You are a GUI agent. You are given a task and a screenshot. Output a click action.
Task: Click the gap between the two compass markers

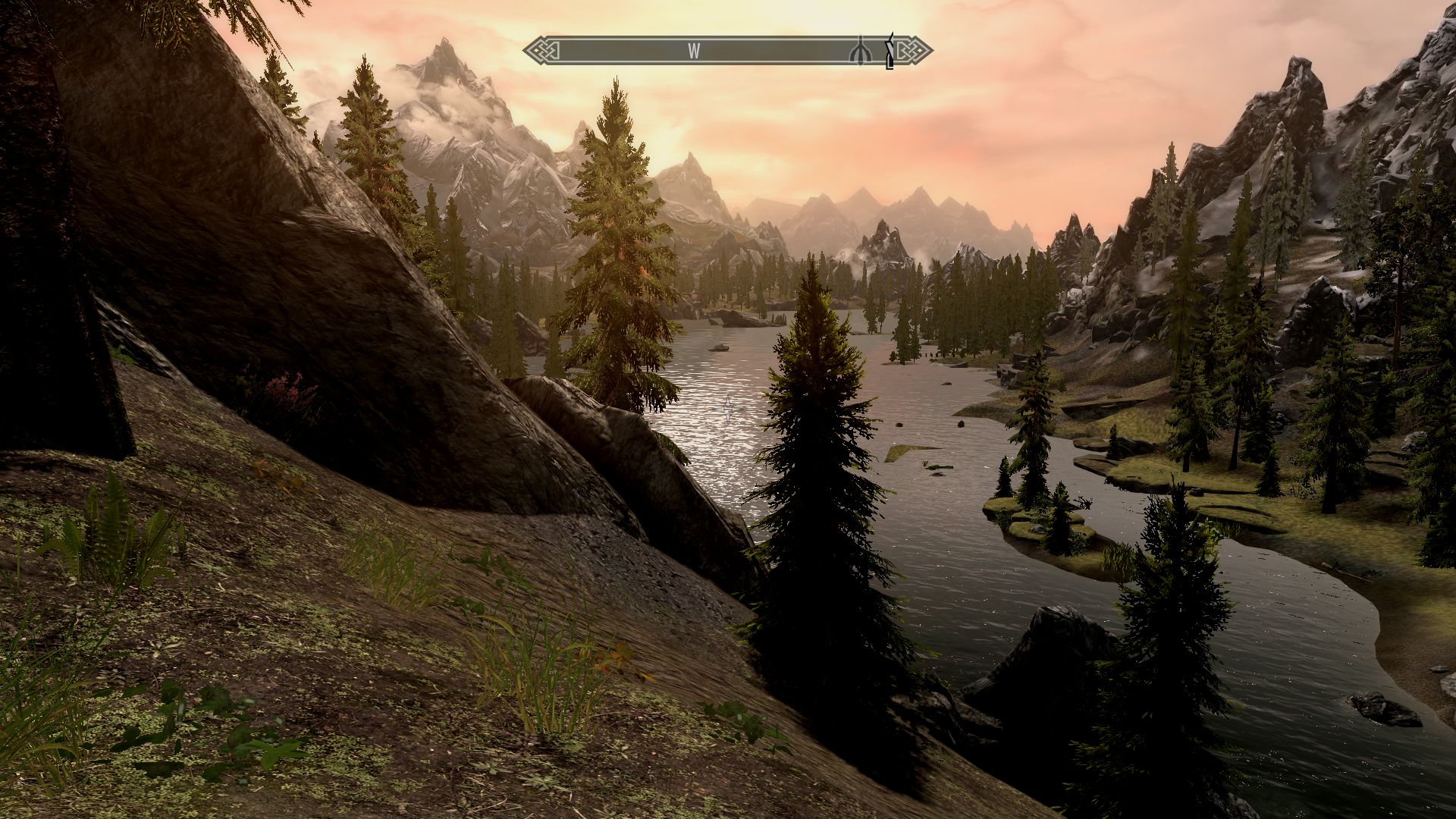[876, 52]
